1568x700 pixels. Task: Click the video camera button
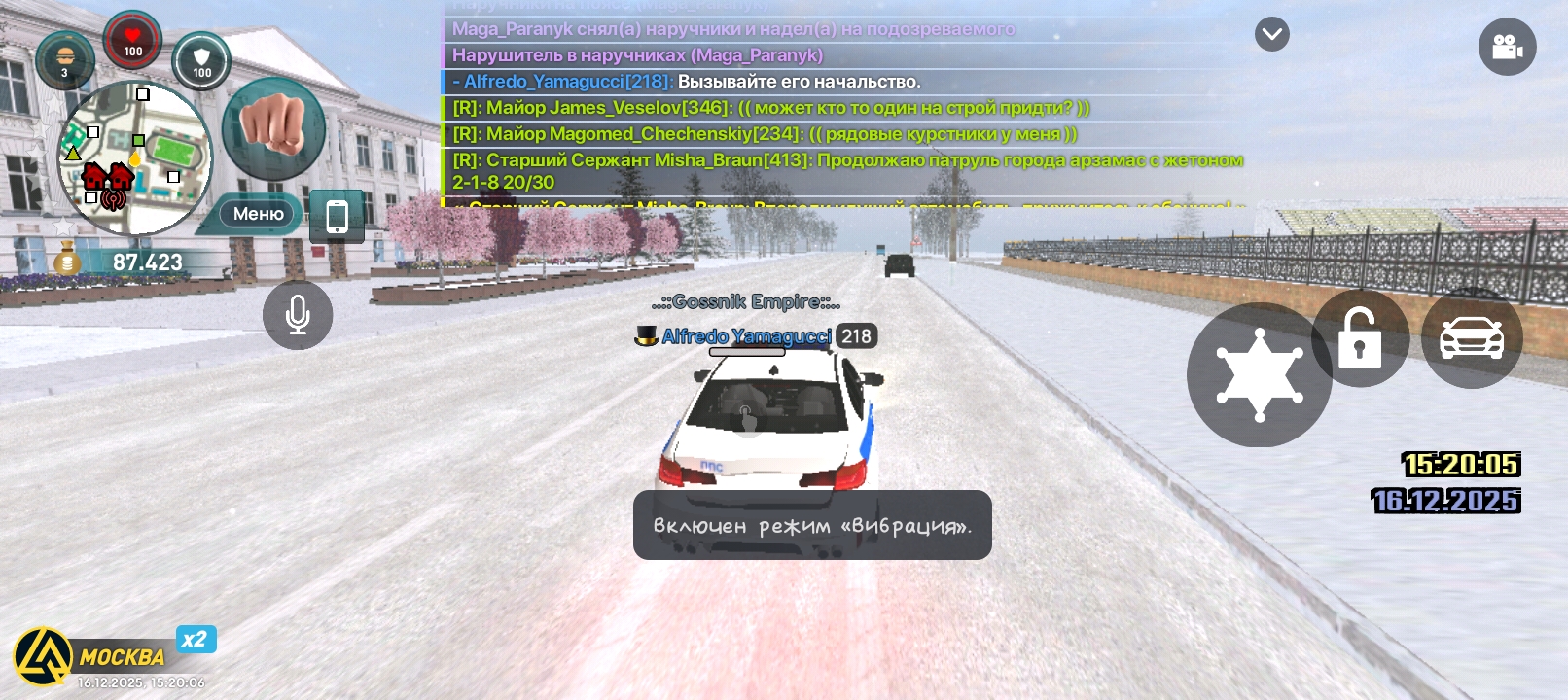tap(1507, 47)
